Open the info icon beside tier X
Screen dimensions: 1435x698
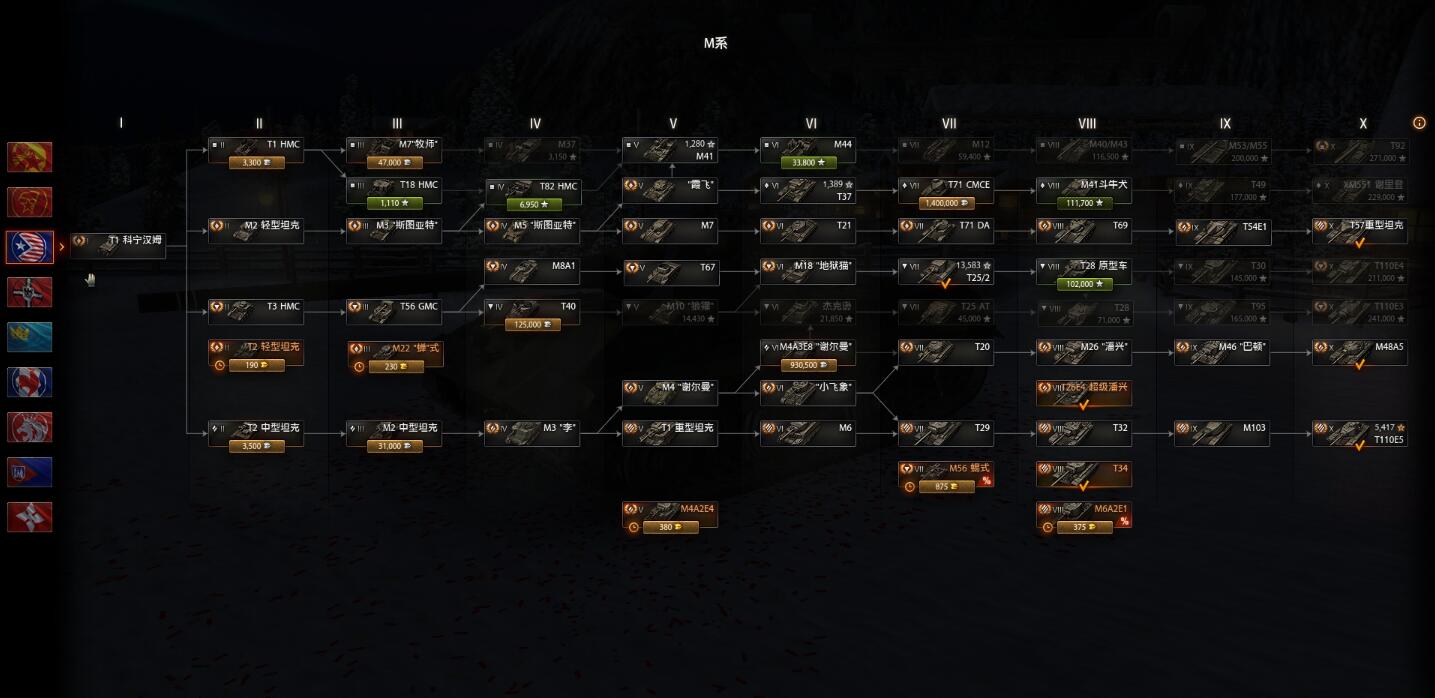pyautogui.click(x=1419, y=123)
